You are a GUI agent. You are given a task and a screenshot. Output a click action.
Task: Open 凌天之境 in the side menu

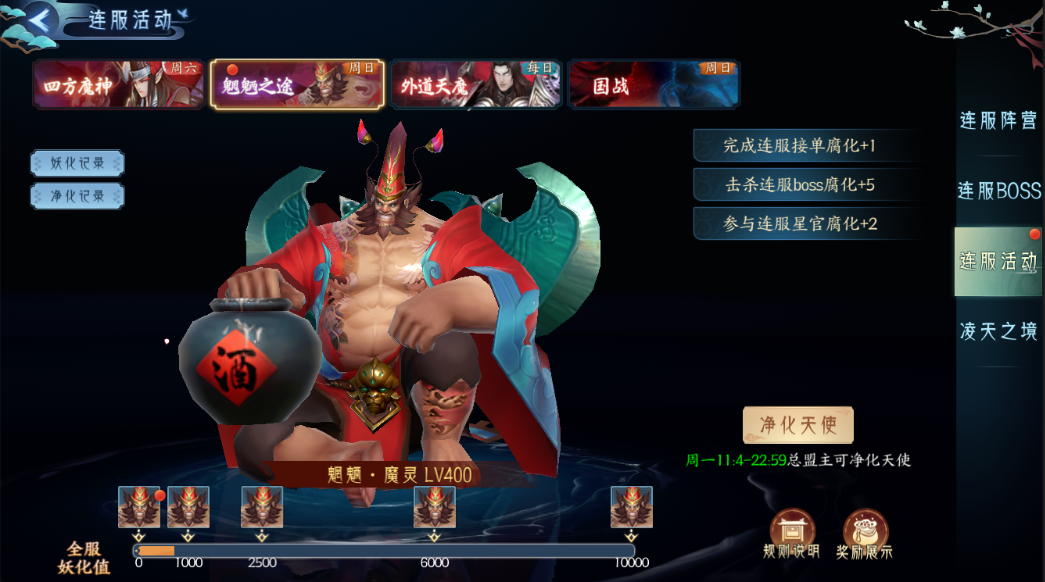tap(998, 331)
